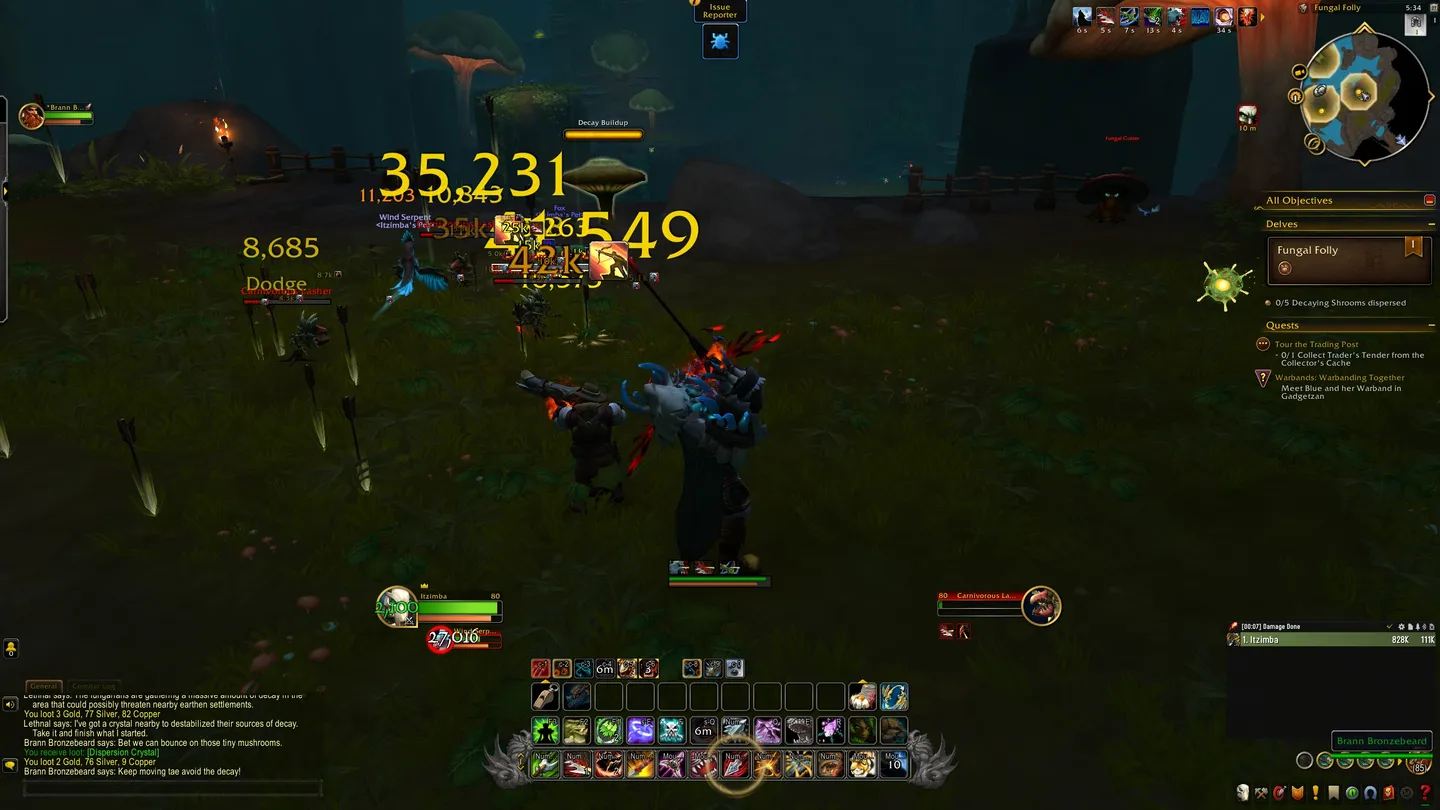Click the delve whistle icon on the action bar
This screenshot has width=1440, height=810.
[x=545, y=695]
